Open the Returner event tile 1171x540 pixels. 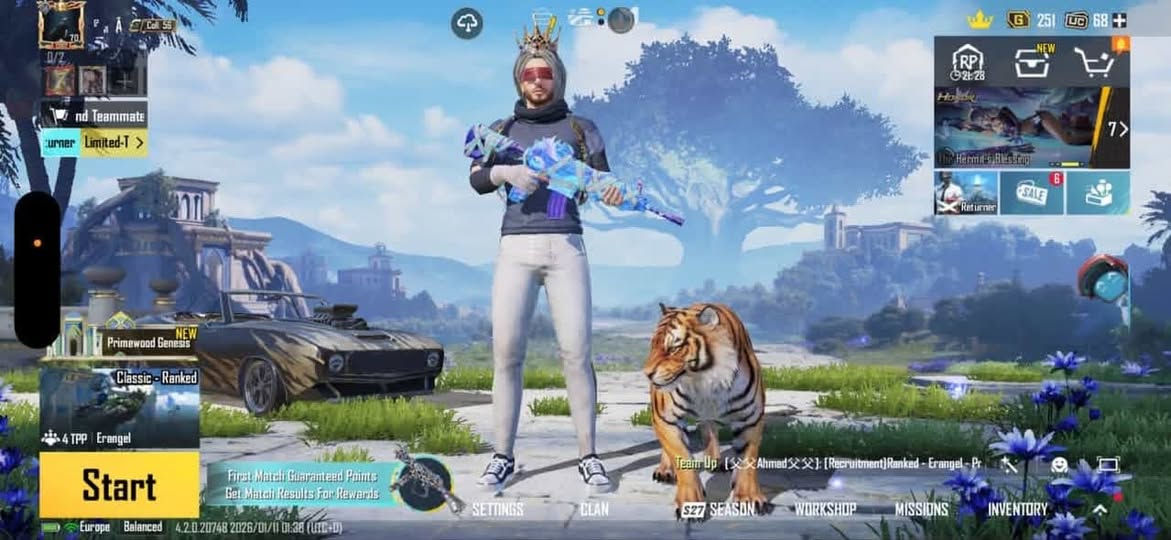tap(966, 193)
